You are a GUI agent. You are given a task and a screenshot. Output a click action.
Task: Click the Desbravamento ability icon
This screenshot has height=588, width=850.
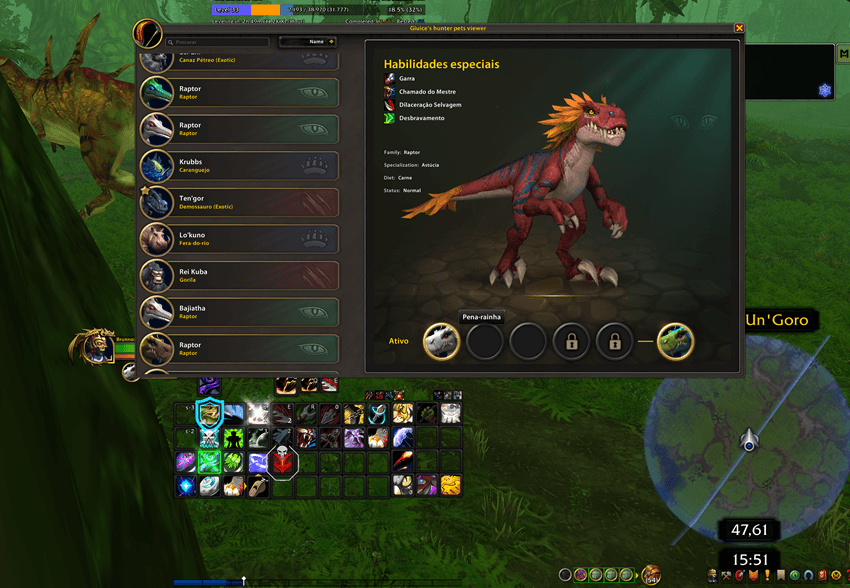[390, 118]
